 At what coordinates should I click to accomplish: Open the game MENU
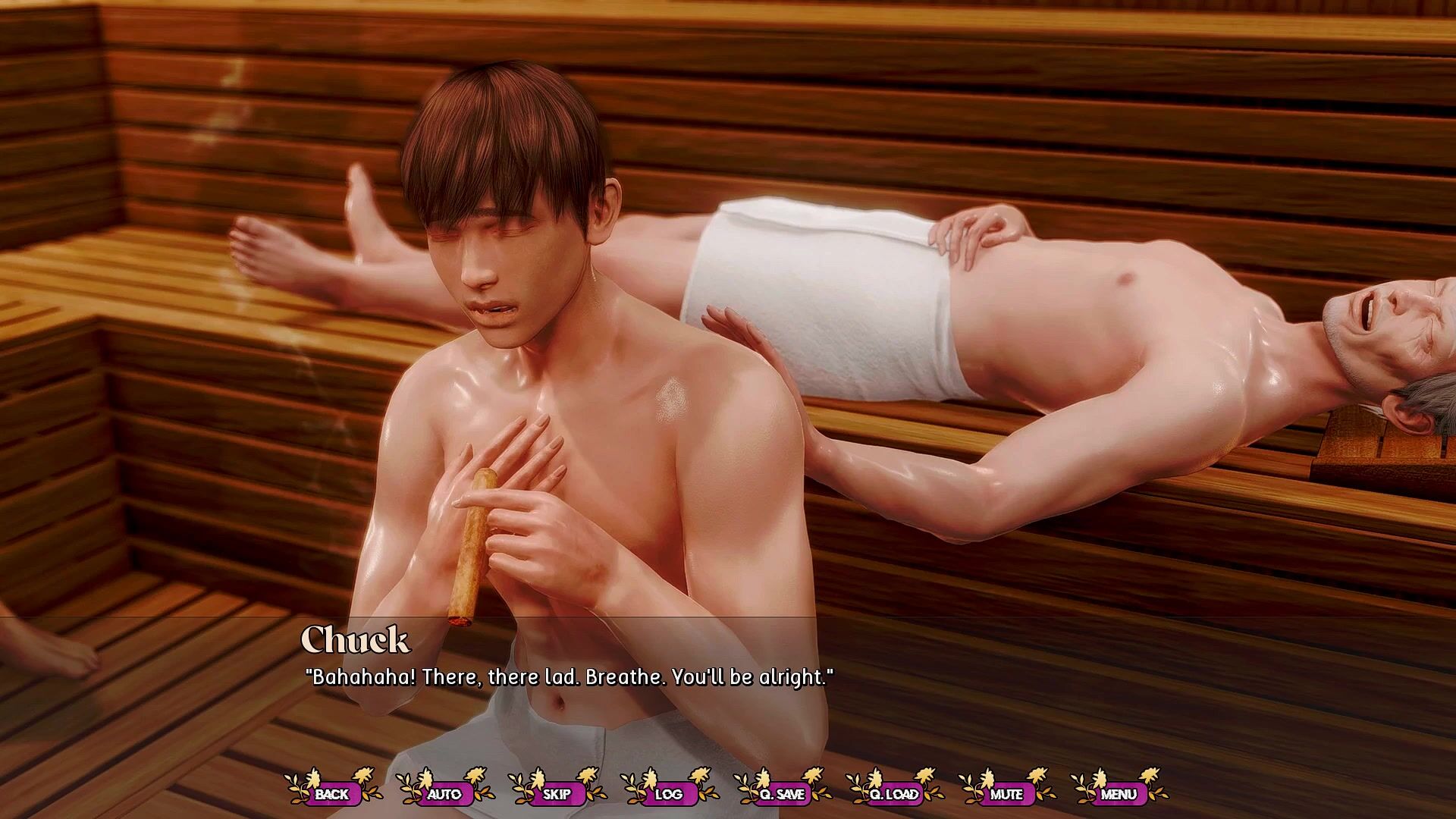pyautogui.click(x=1119, y=794)
